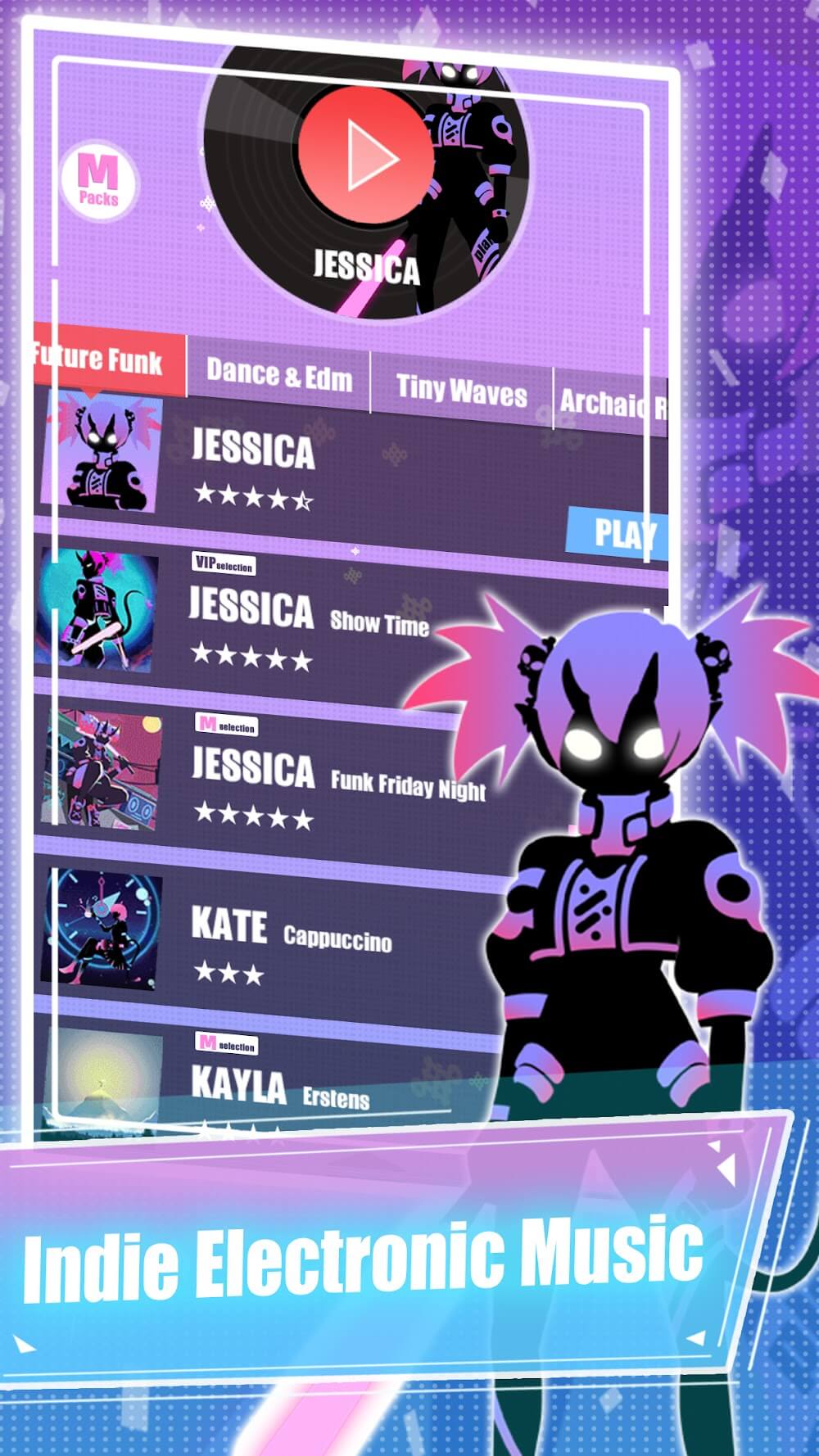Image resolution: width=819 pixels, height=1456 pixels.
Task: Switch to the Dance & Edm tab
Action: pyautogui.click(x=278, y=375)
